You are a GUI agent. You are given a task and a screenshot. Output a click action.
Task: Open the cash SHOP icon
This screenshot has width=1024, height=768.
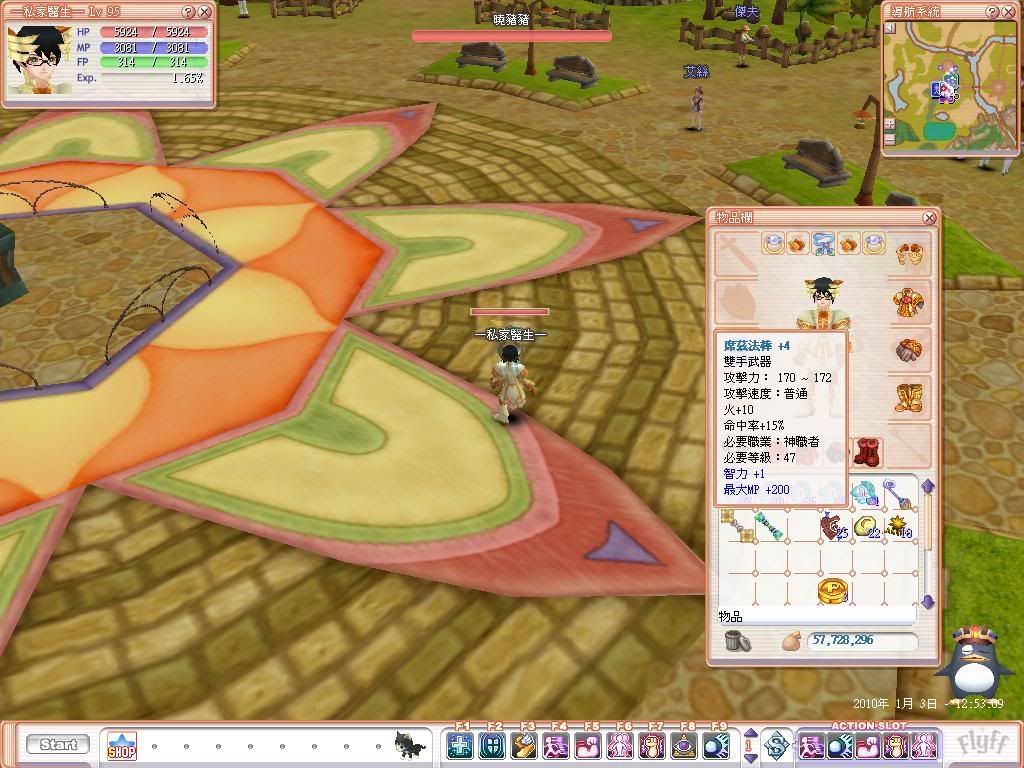click(x=122, y=746)
